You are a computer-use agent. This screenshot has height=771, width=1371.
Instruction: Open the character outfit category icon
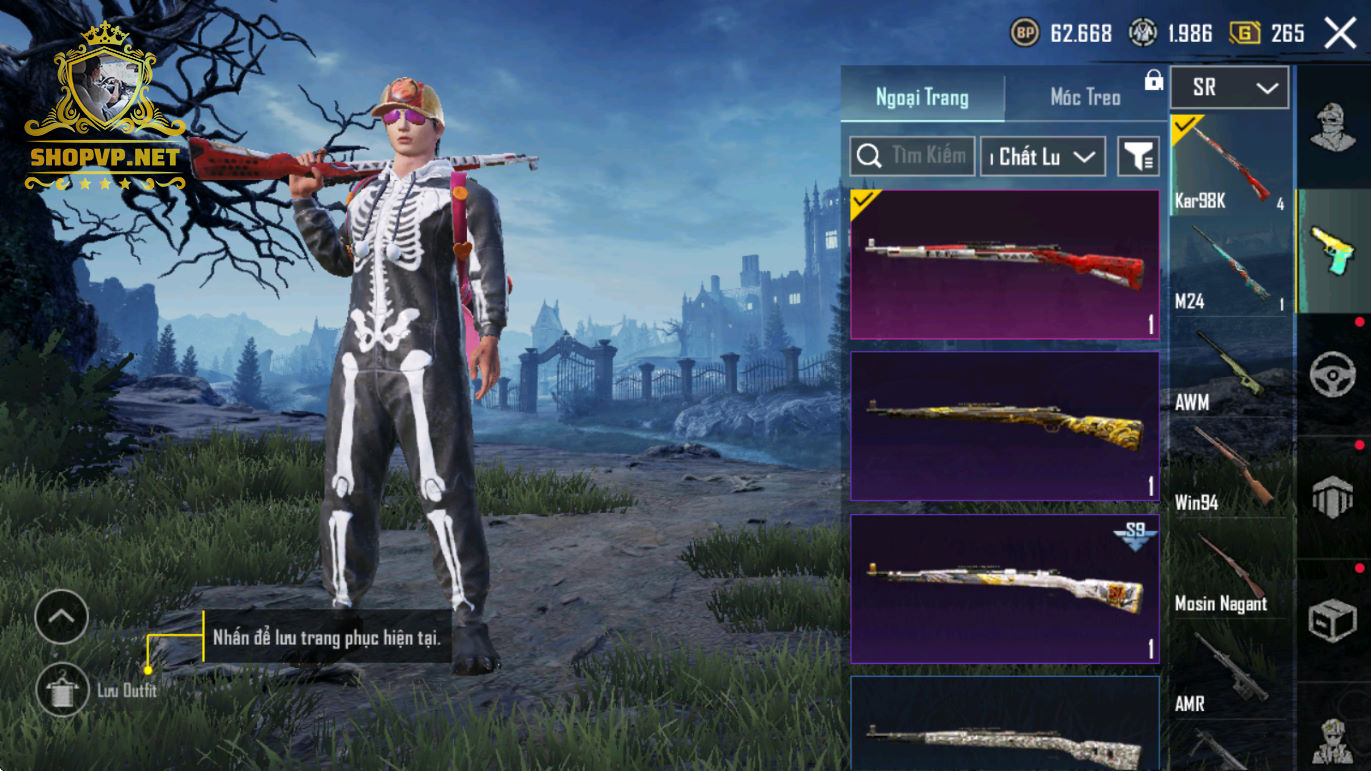click(1332, 127)
